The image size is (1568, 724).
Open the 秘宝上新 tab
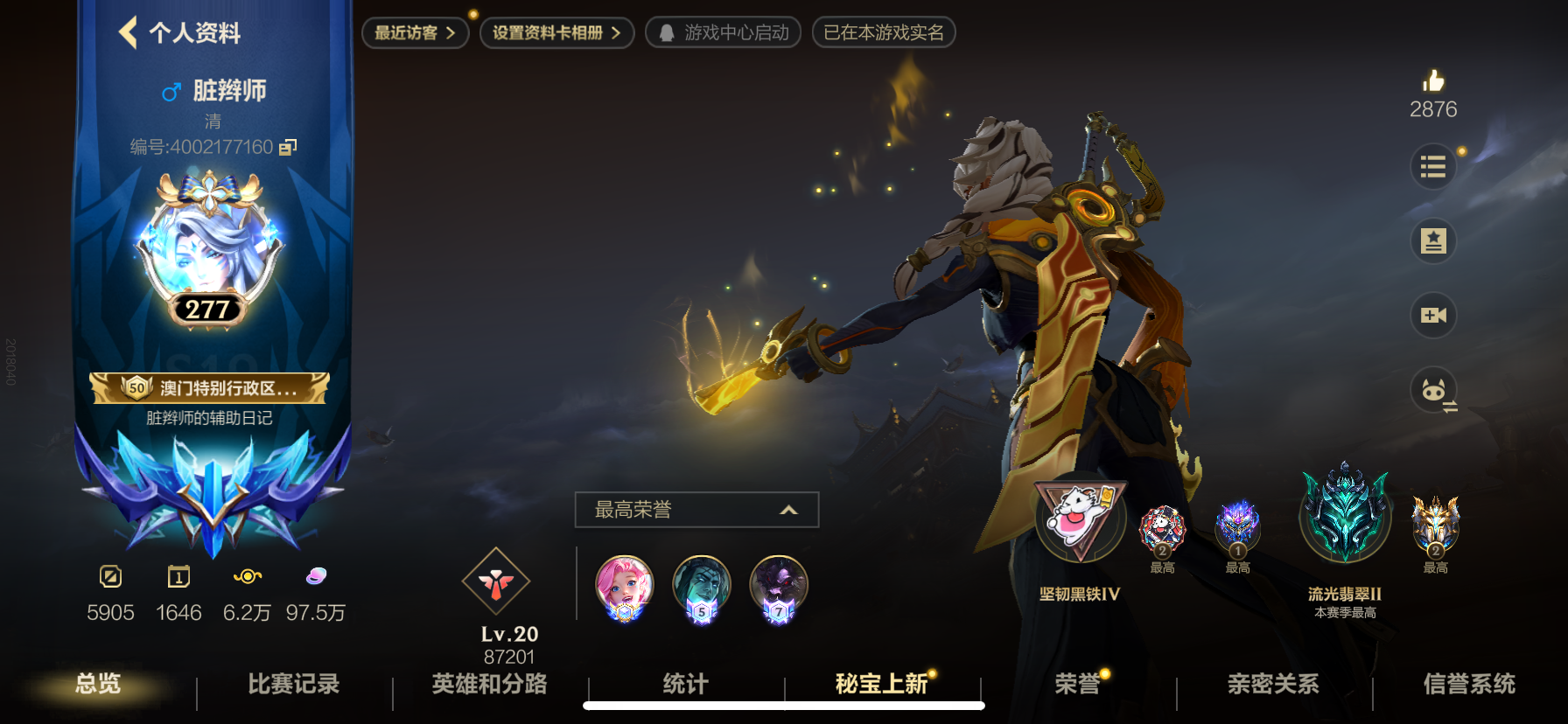881,684
